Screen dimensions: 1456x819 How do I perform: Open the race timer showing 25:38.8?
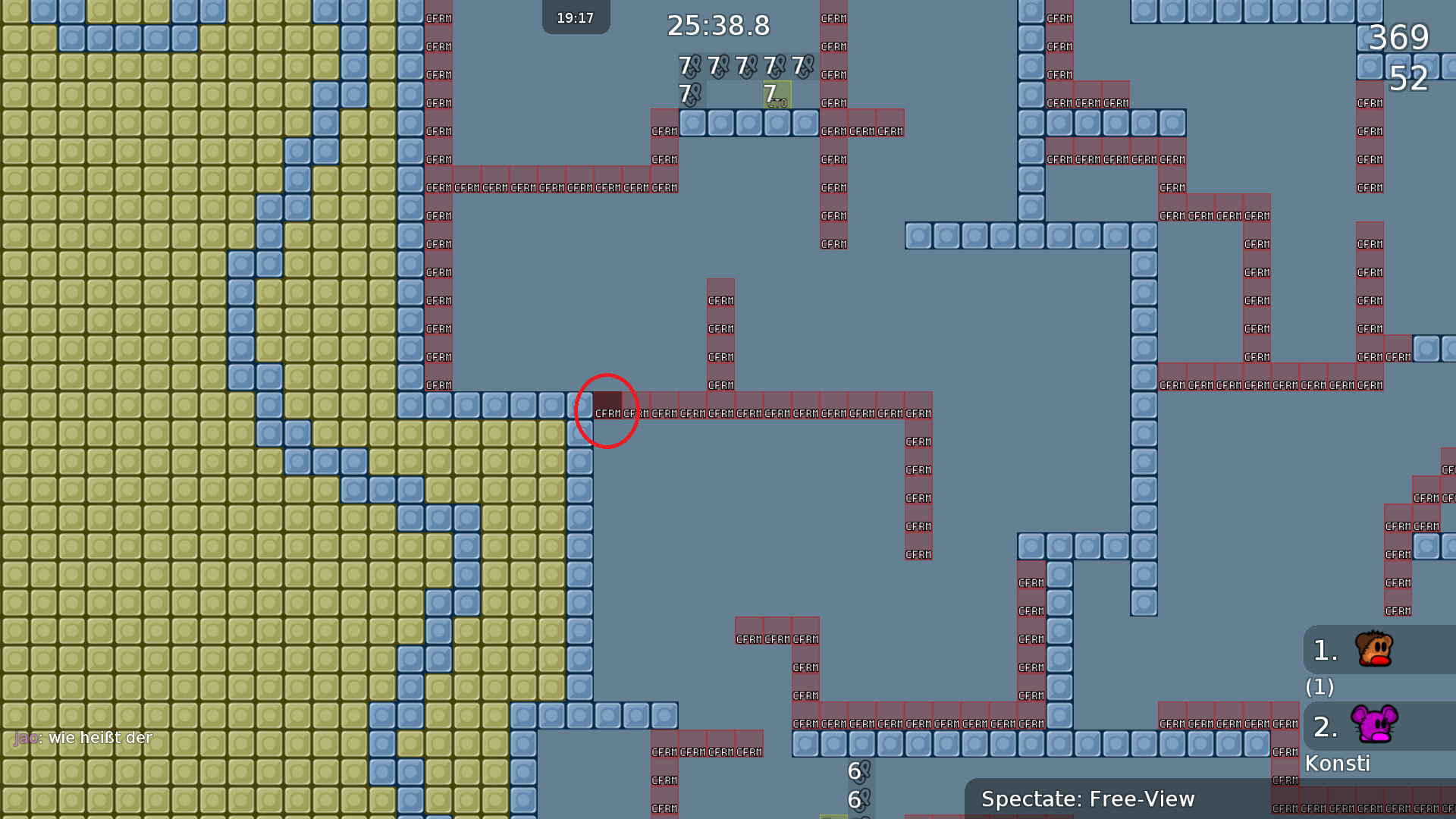click(x=717, y=26)
